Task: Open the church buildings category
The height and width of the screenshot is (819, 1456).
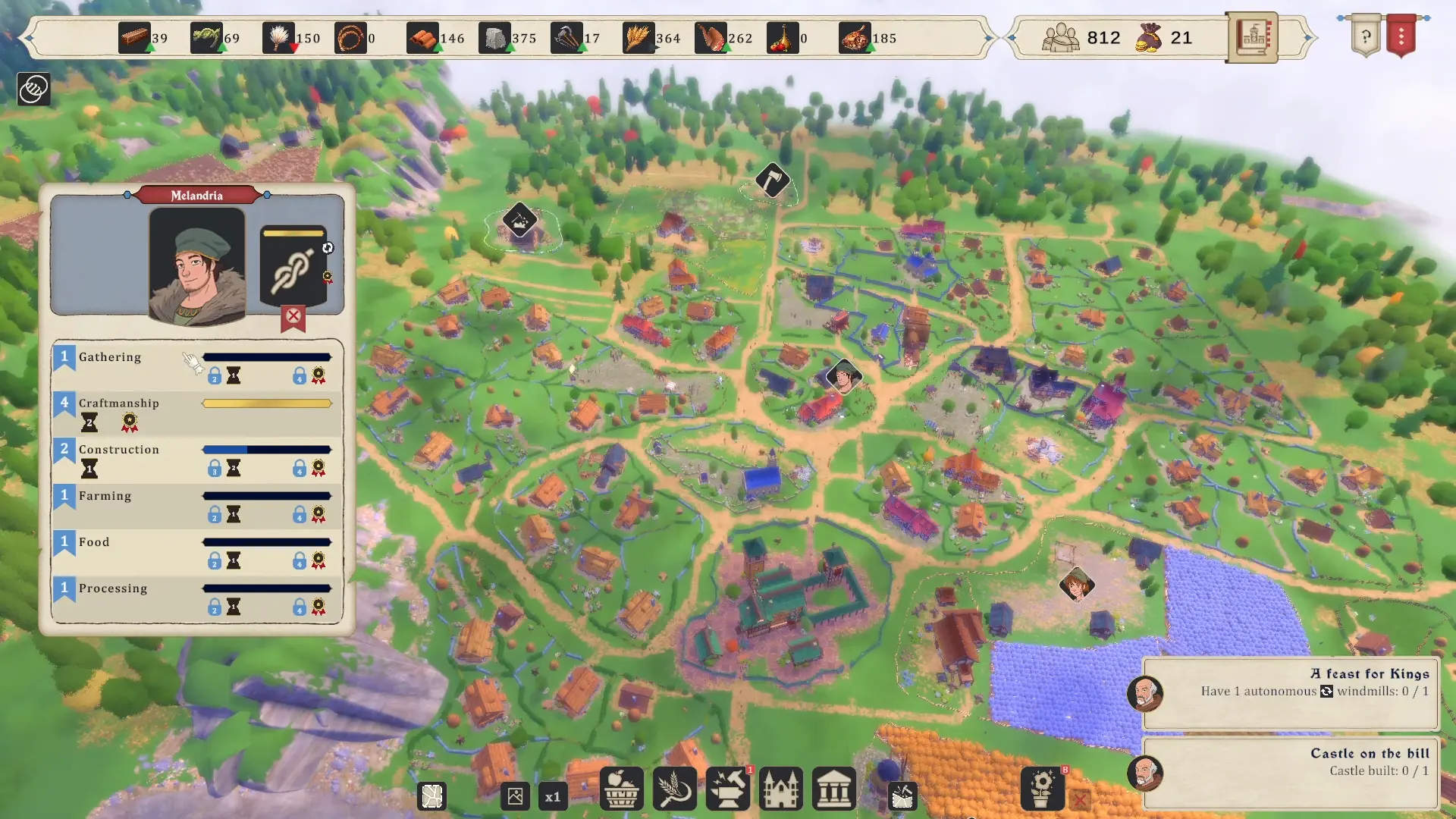Action: 780,789
